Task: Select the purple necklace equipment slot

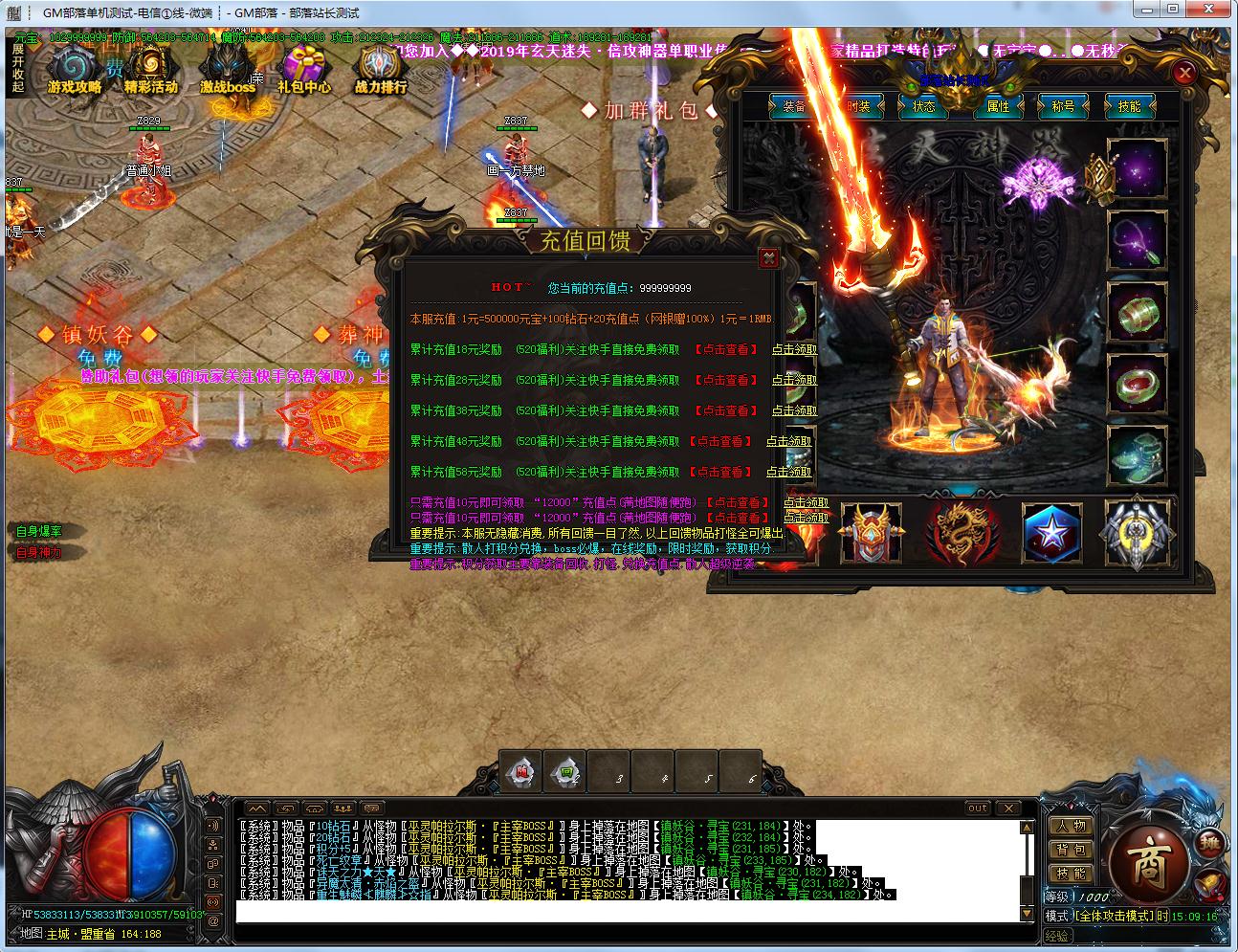Action: (x=1138, y=240)
